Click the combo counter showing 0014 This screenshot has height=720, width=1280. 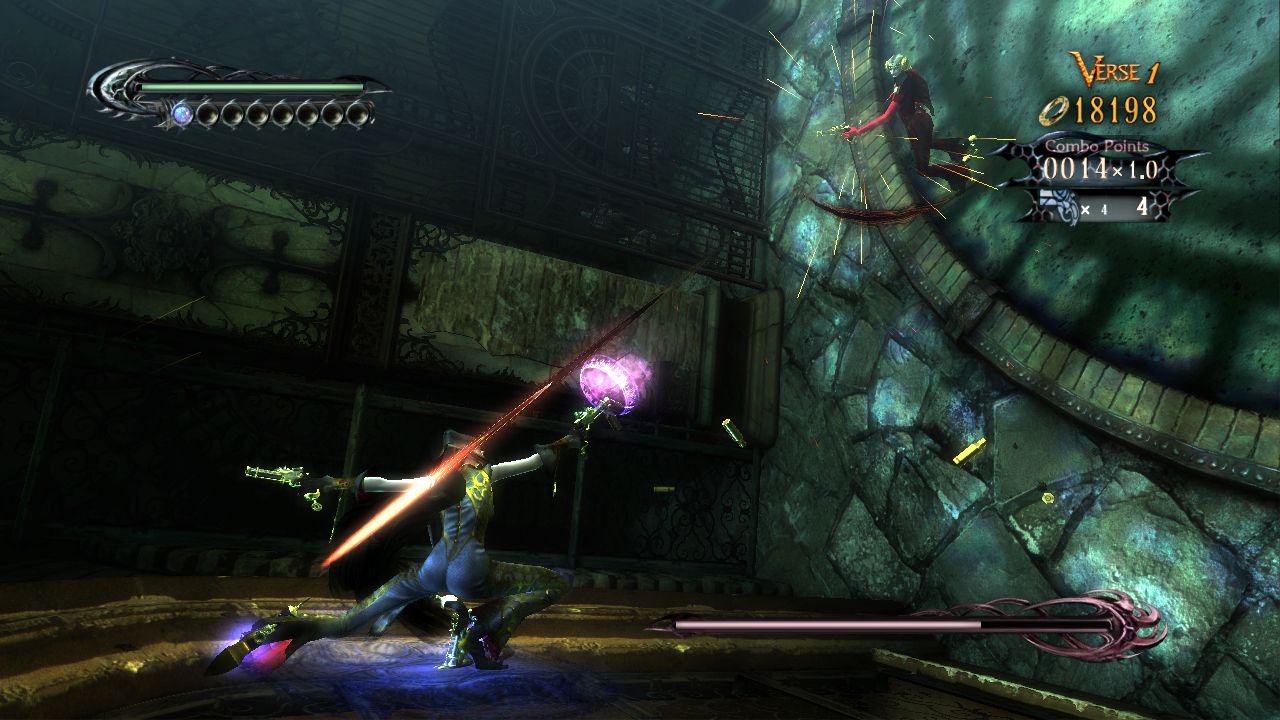(1074, 167)
